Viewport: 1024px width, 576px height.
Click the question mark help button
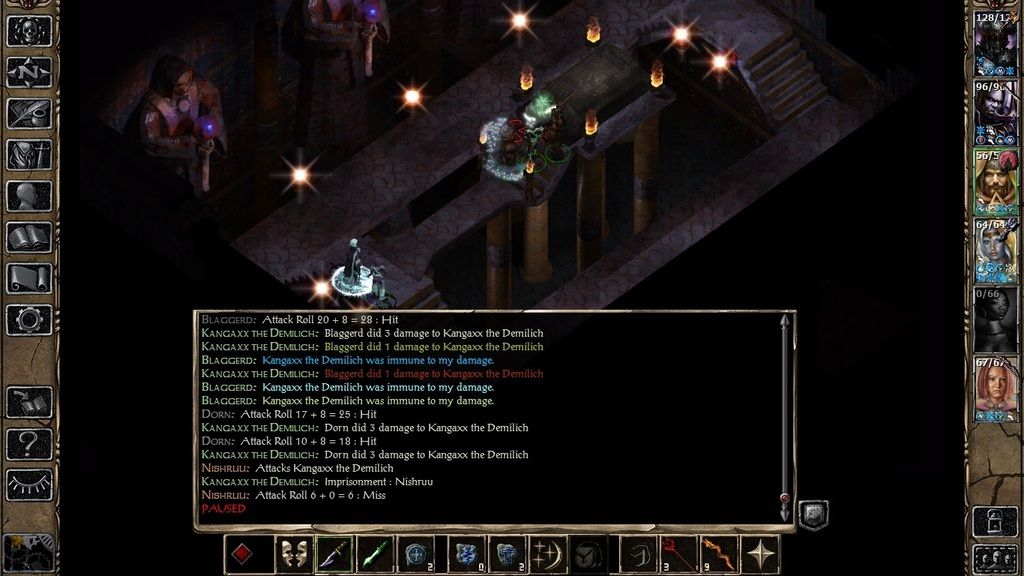[29, 443]
